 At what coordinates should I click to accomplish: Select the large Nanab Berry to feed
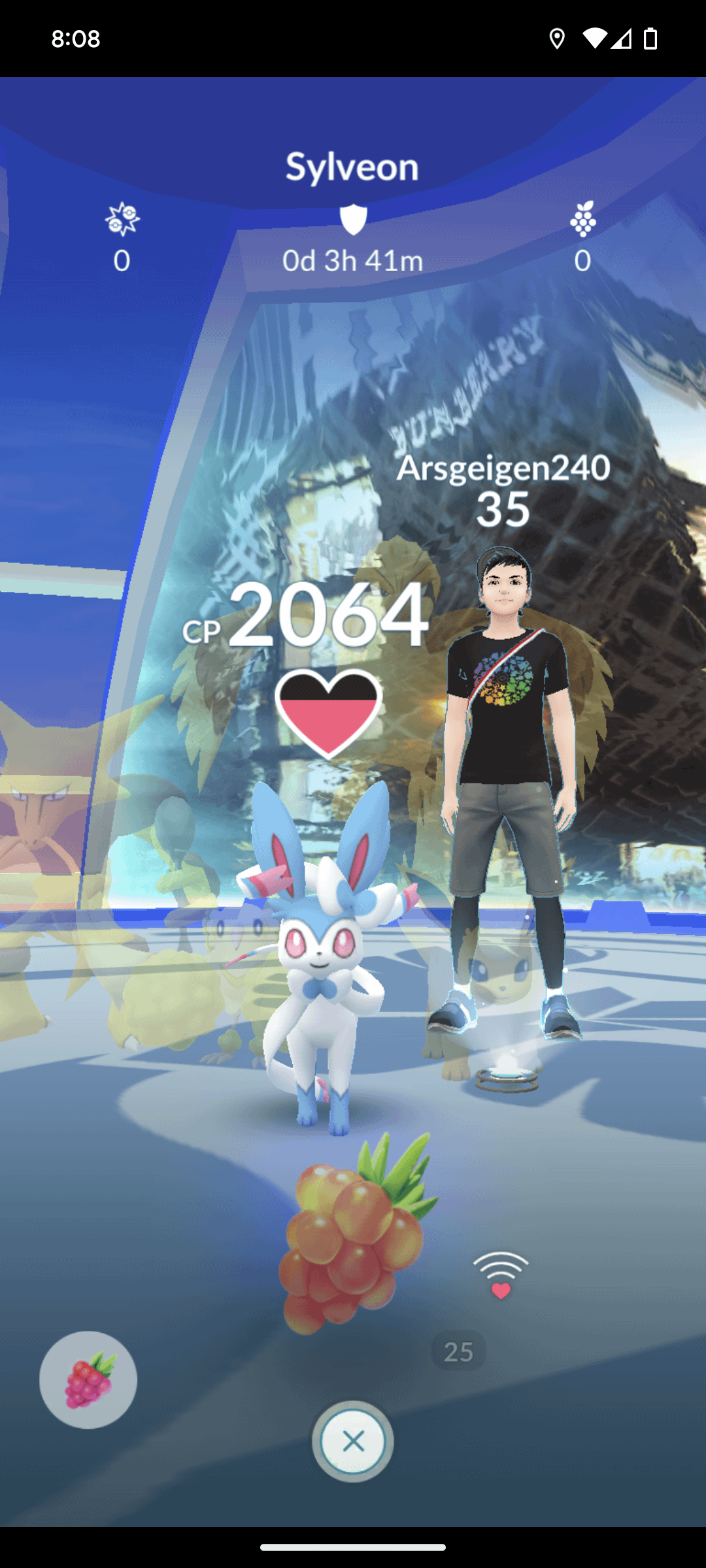pos(353,1235)
